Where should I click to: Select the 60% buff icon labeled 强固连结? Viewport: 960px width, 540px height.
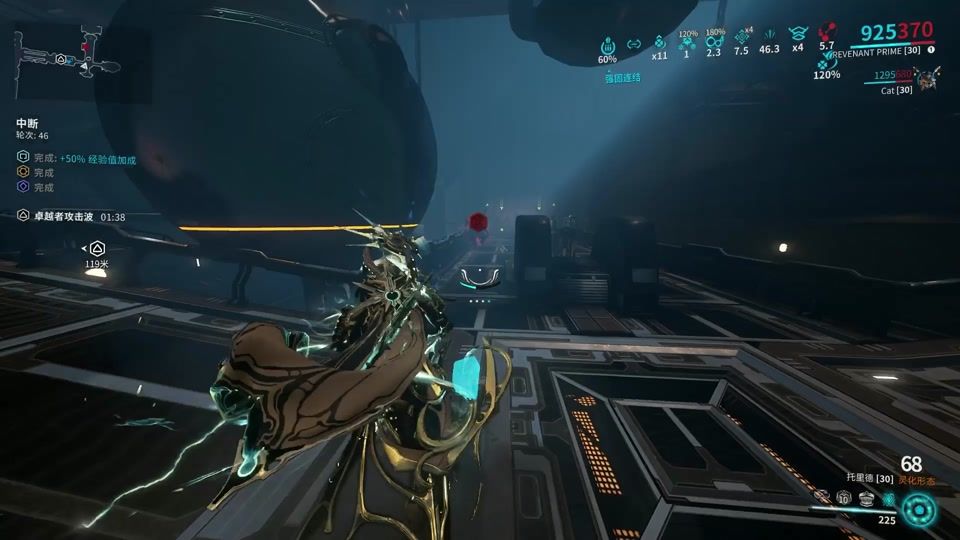tap(608, 45)
